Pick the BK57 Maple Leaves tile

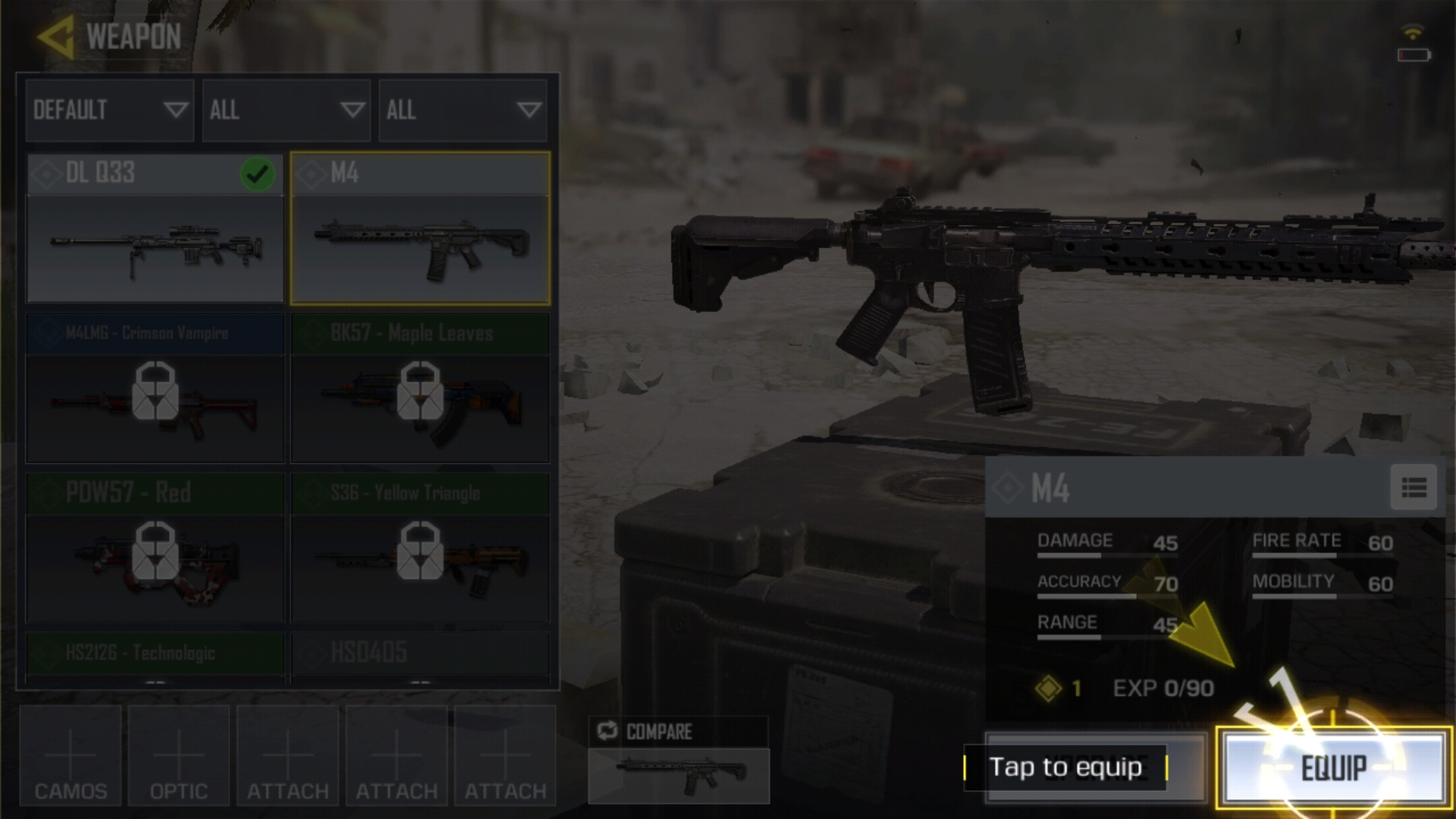420,388
